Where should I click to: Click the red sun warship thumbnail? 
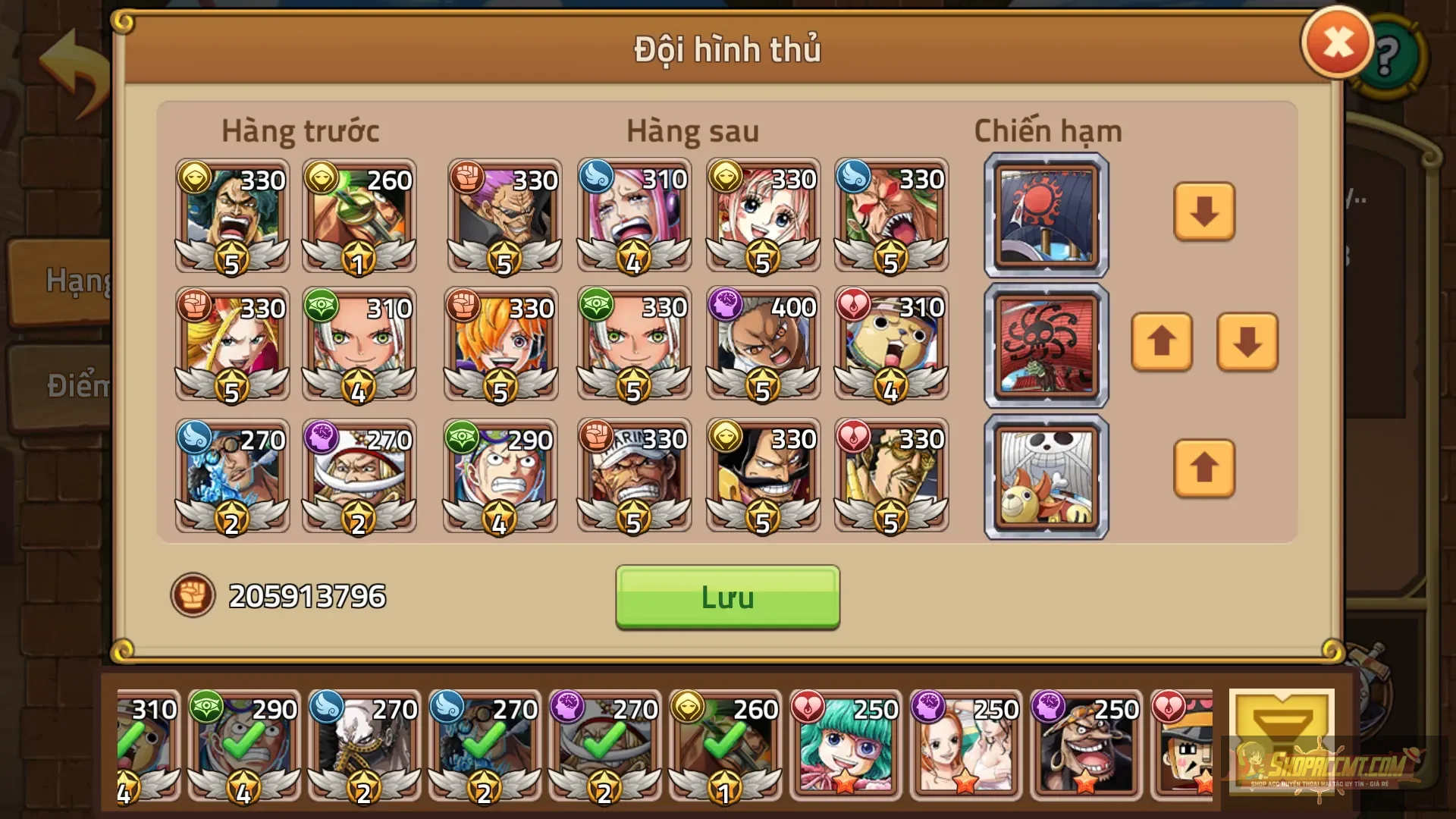click(x=1045, y=214)
